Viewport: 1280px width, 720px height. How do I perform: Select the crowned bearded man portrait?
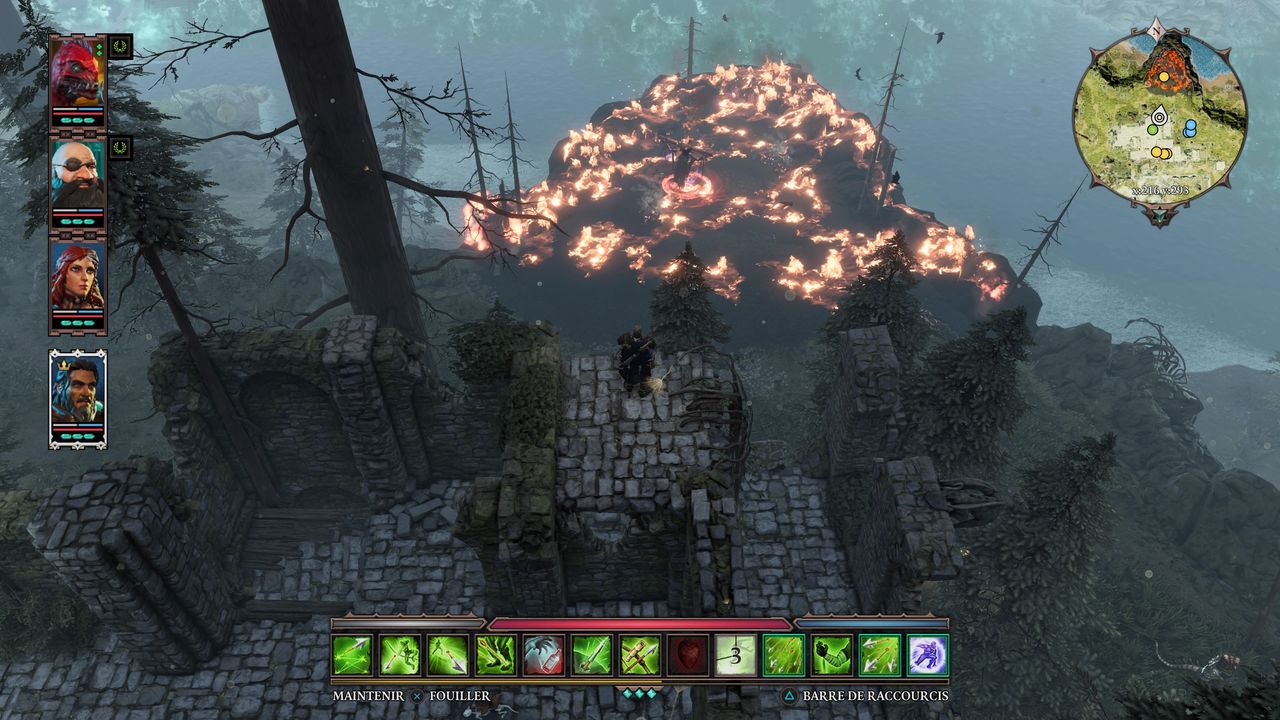tap(77, 392)
